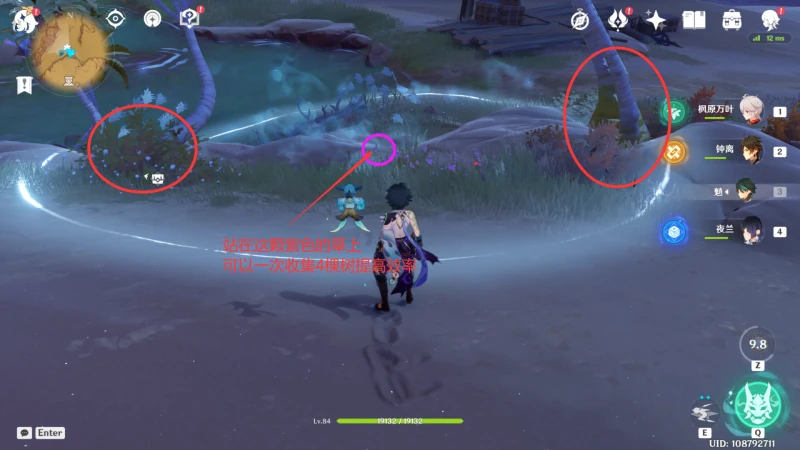Switch to party member 夜兰
This screenshot has height=450, width=800.
(752, 231)
